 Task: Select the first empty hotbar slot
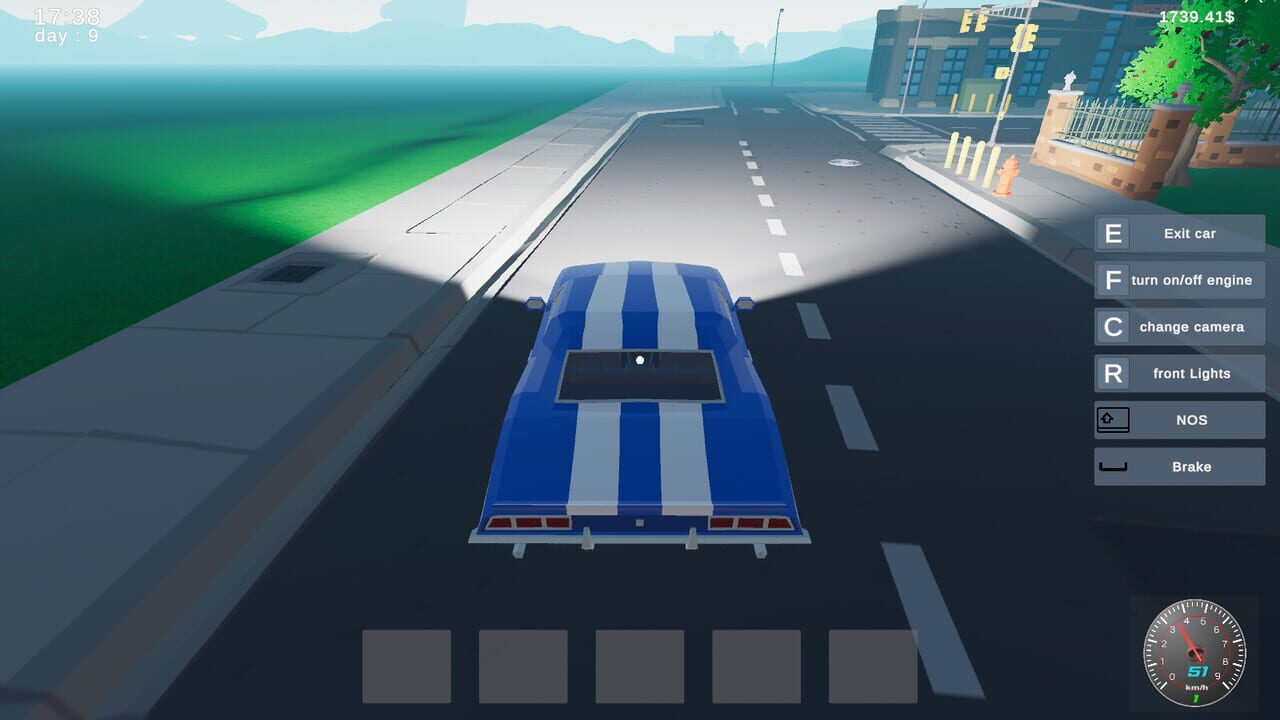click(x=407, y=666)
